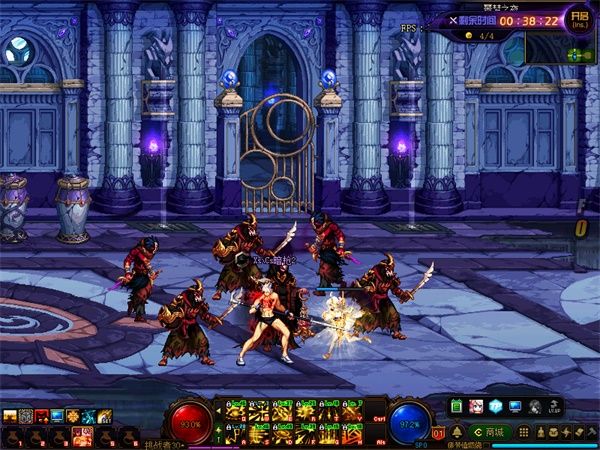The width and height of the screenshot is (600, 450).
Task: Select the blue cube icon
Action: pyautogui.click(x=496, y=406)
